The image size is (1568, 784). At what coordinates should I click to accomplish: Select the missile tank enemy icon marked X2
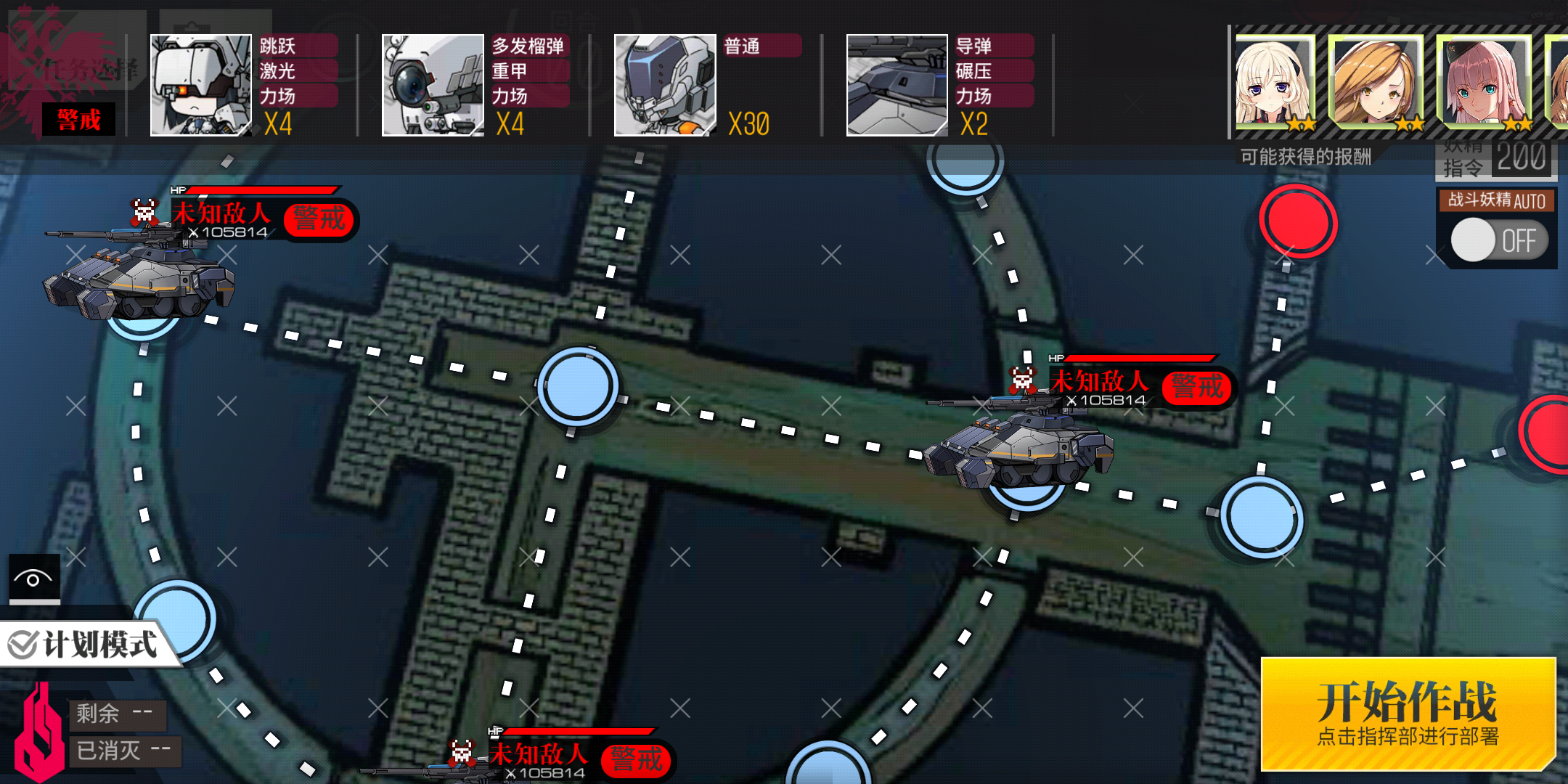[x=897, y=85]
